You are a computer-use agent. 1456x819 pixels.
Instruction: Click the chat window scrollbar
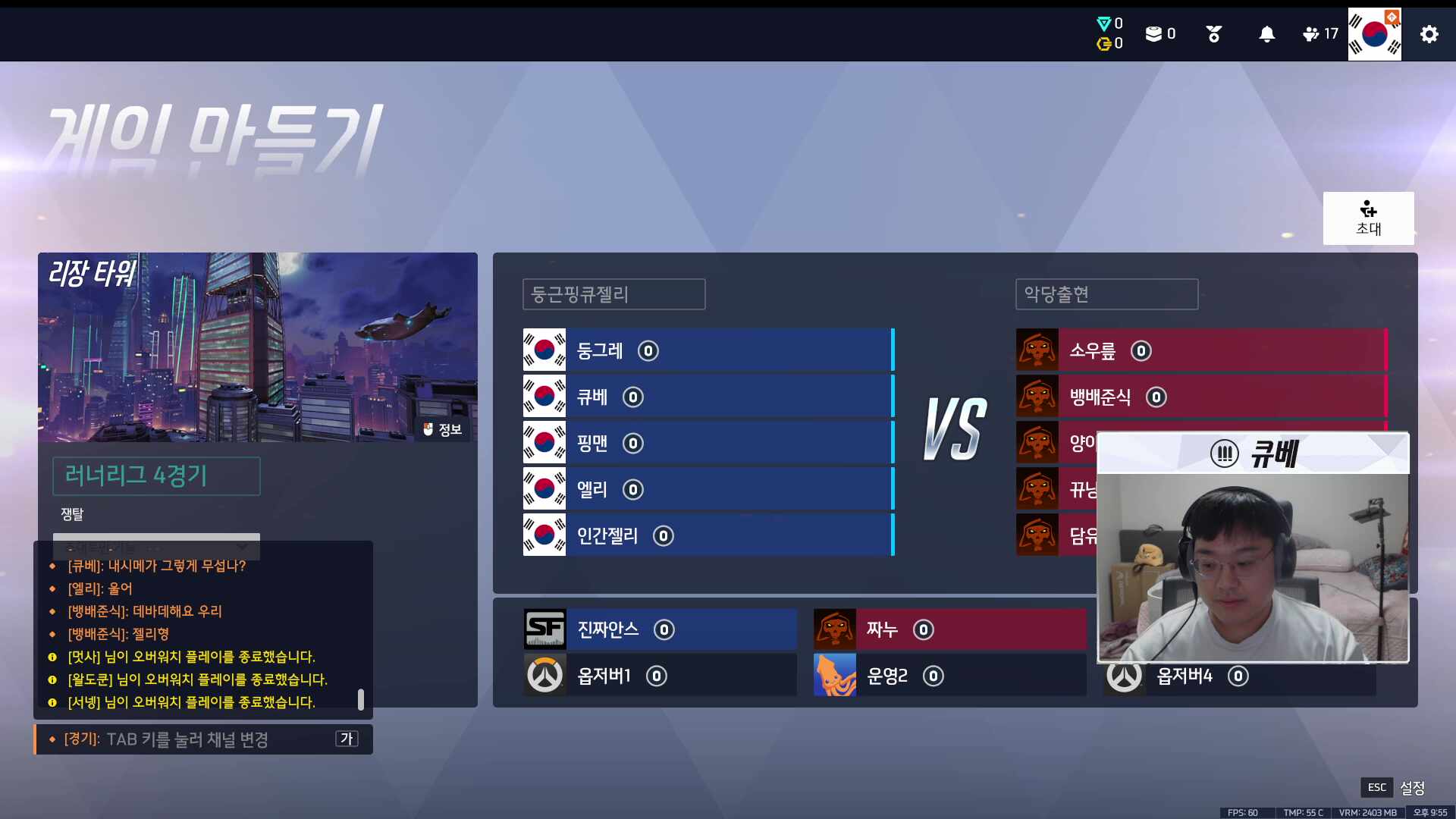362,699
